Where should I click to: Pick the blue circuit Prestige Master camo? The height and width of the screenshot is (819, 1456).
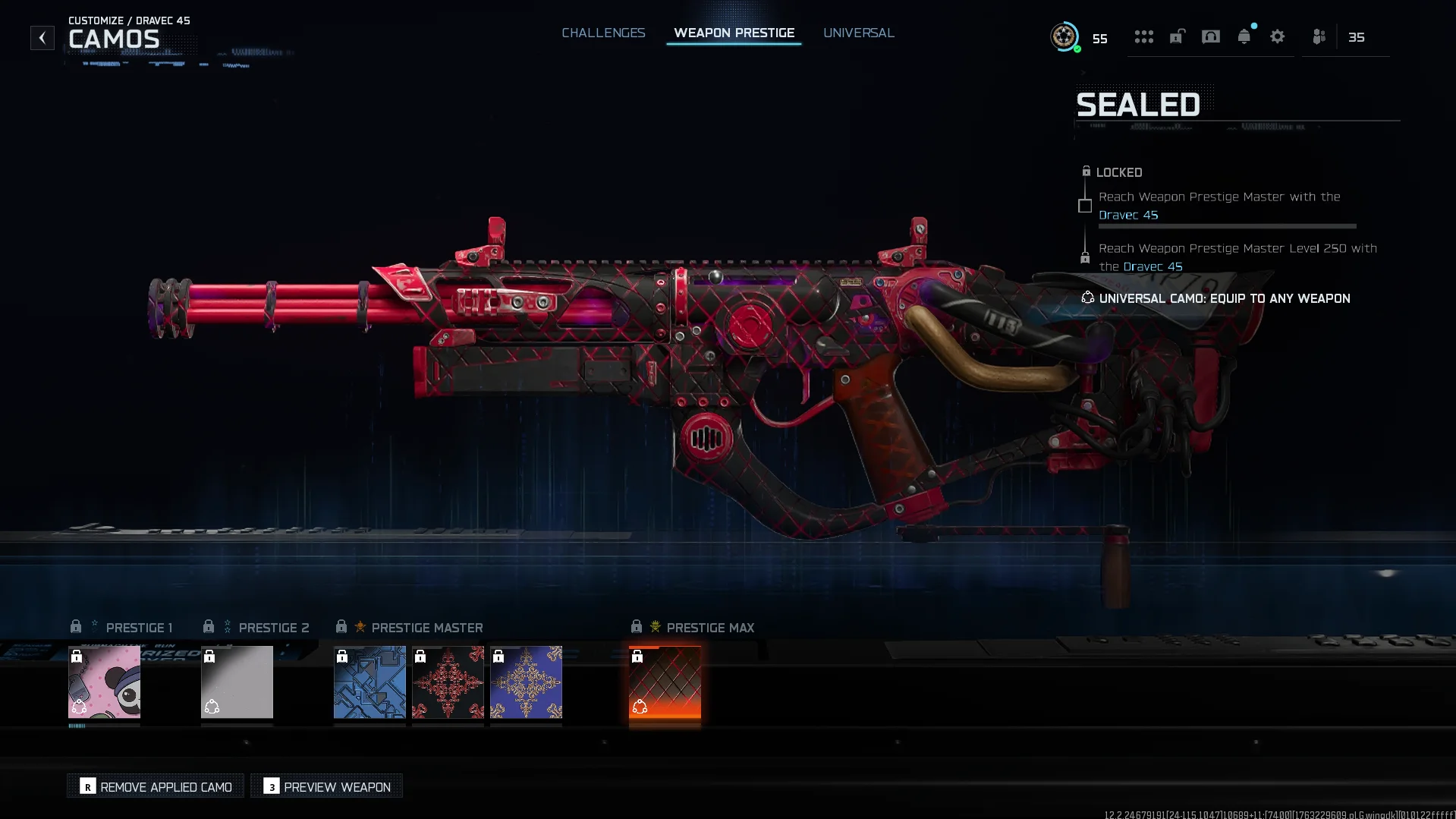[370, 682]
